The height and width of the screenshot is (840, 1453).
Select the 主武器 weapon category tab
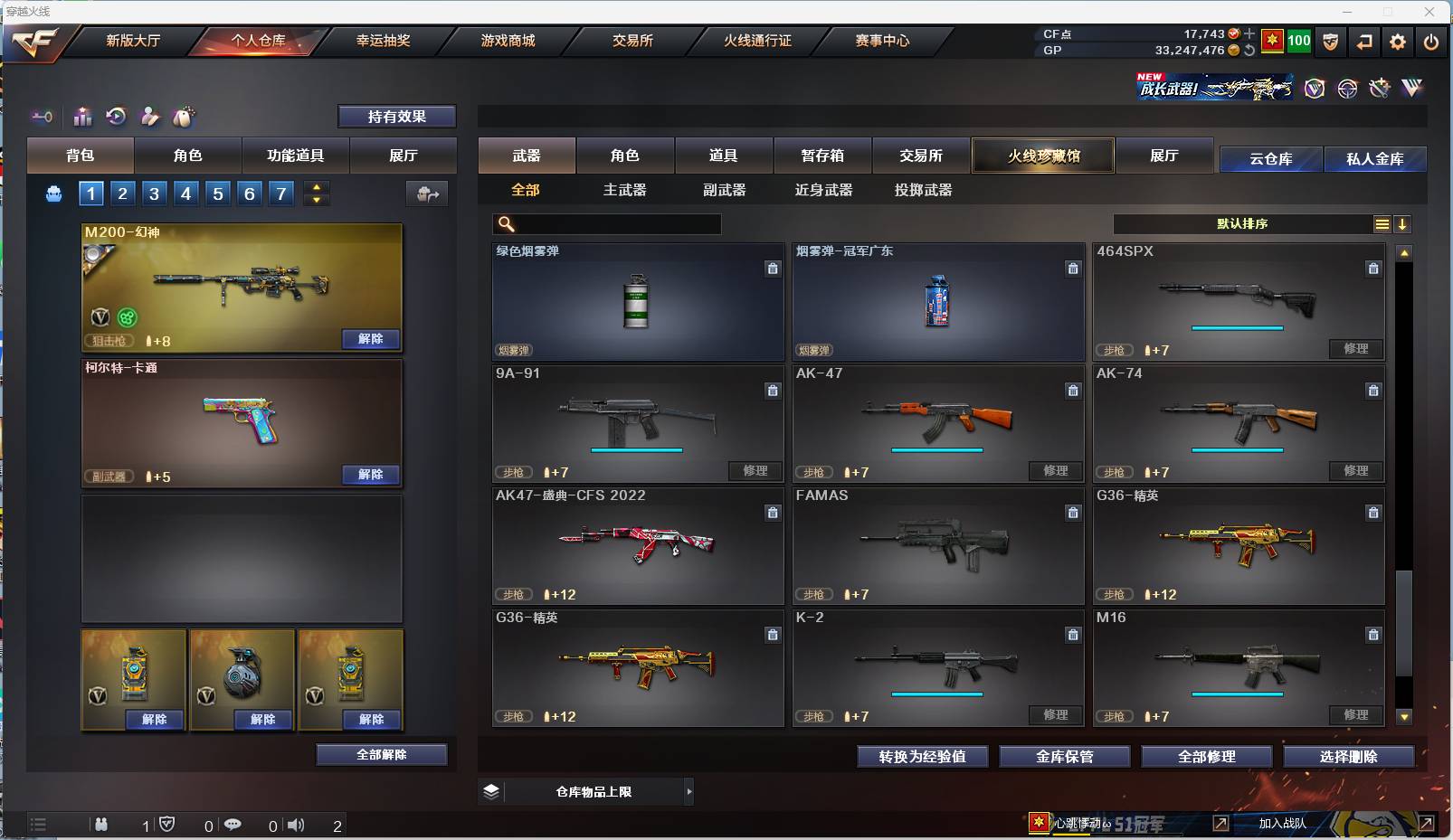click(x=625, y=190)
